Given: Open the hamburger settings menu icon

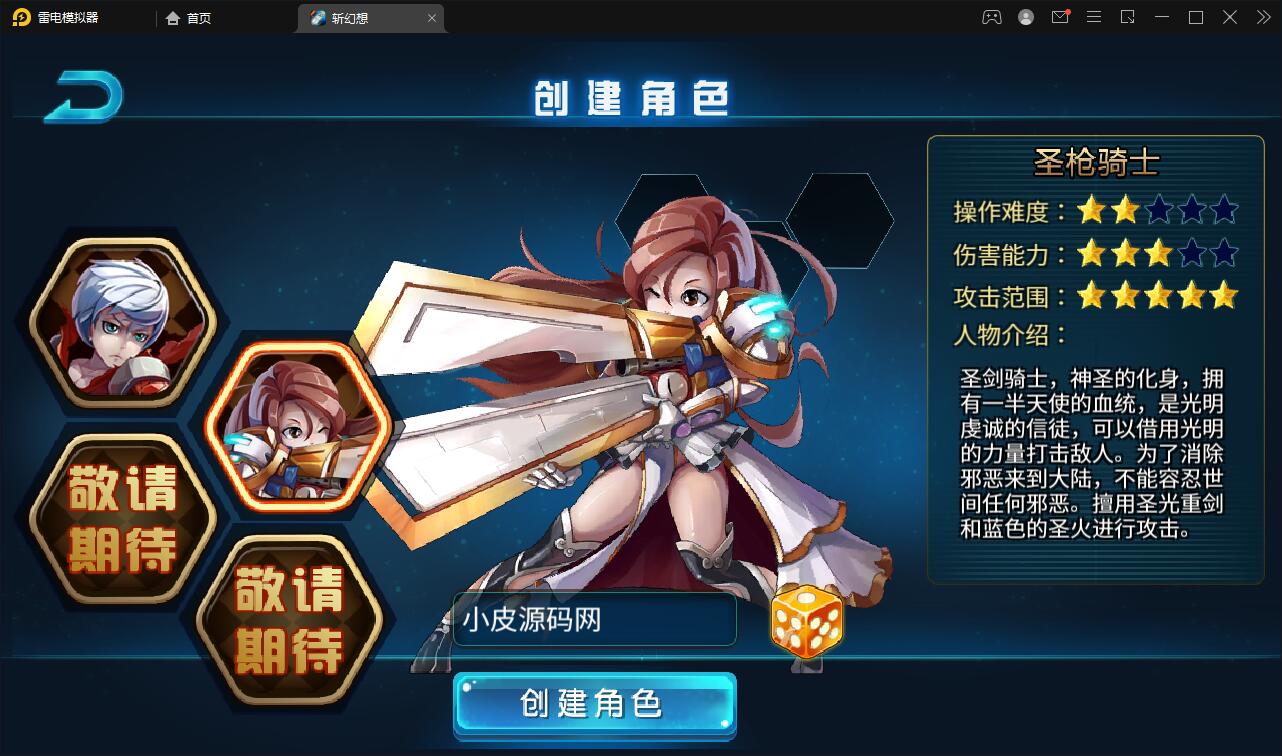Looking at the screenshot, I should coord(1093,17).
